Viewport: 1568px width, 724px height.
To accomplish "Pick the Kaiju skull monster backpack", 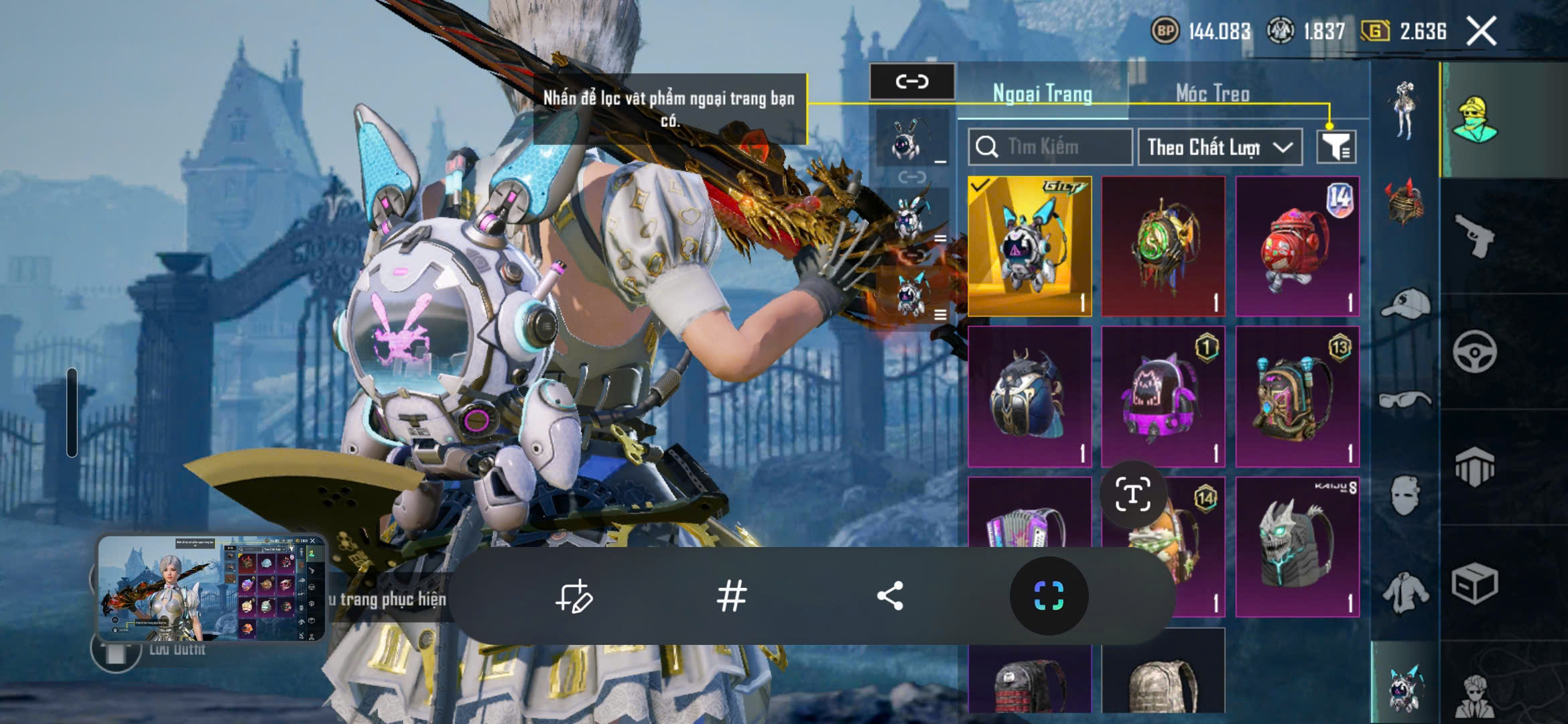I will coord(1297,547).
